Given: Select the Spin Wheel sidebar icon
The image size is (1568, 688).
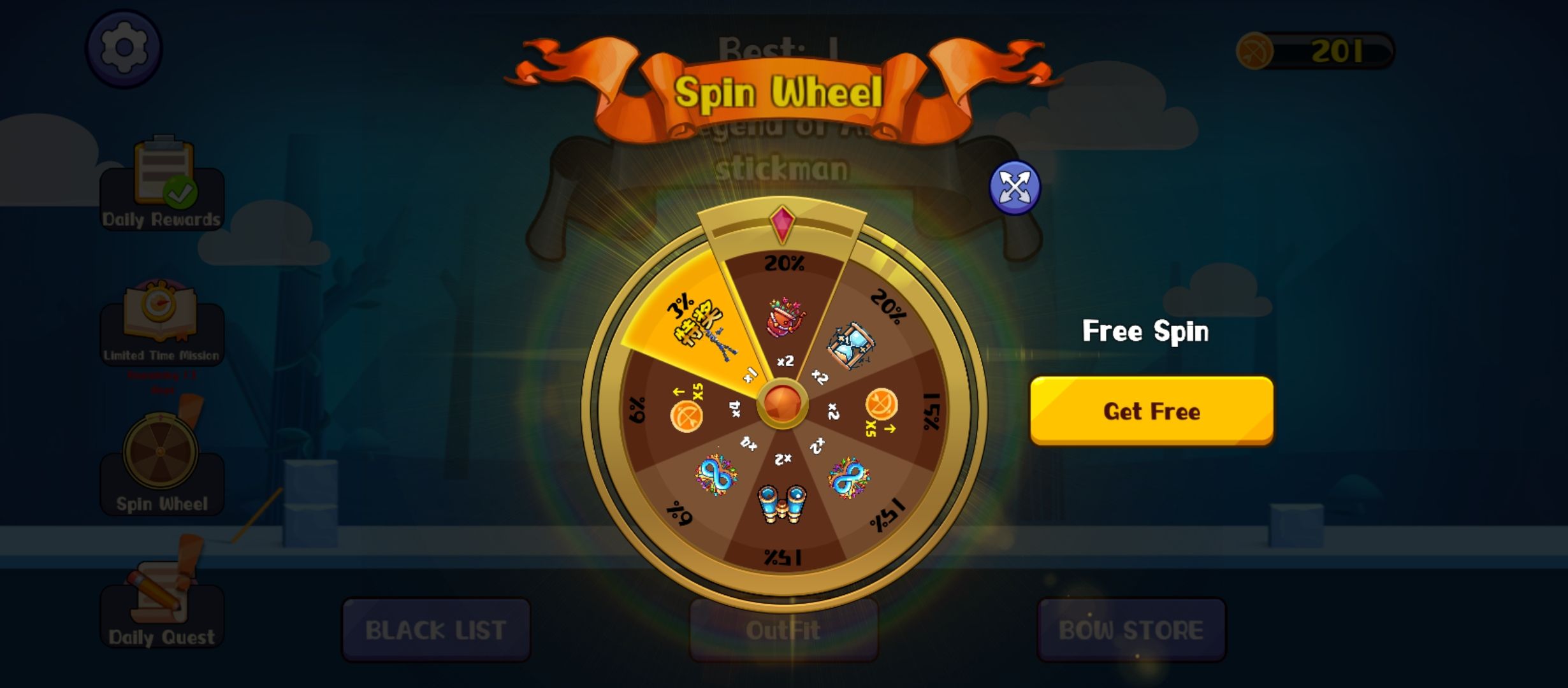Looking at the screenshot, I should 162,460.
